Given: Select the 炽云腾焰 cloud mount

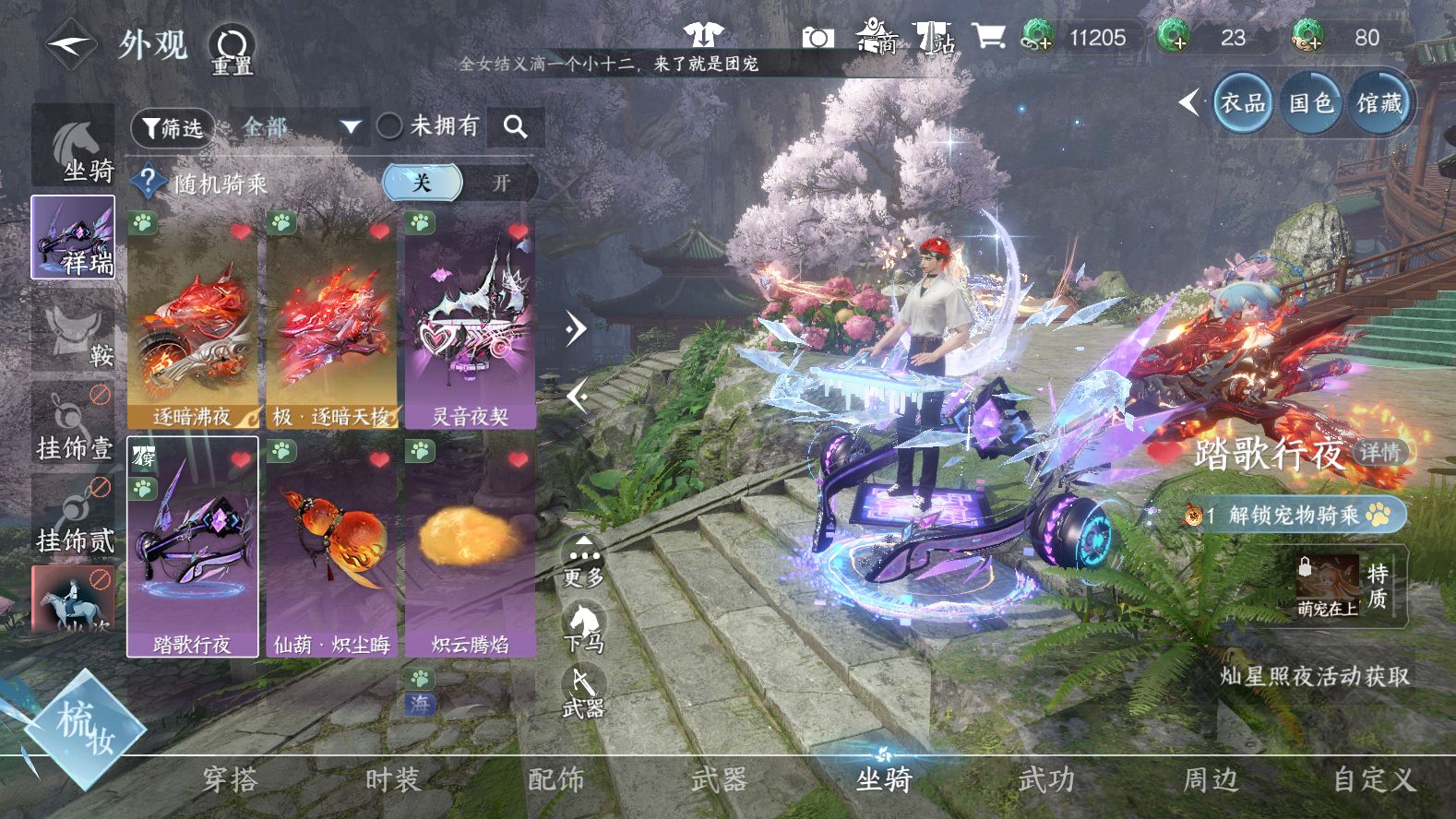Looking at the screenshot, I should click(x=470, y=548).
